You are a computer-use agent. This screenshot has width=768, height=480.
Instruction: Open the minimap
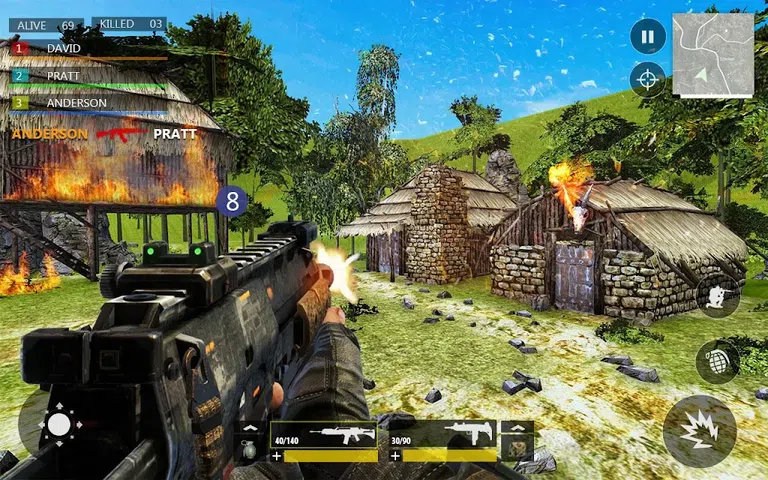[713, 54]
